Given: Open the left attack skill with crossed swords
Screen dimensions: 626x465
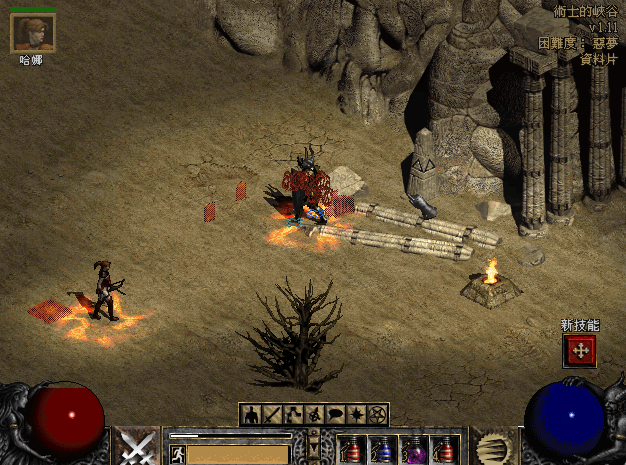Looking at the screenshot, I should coord(136,446).
